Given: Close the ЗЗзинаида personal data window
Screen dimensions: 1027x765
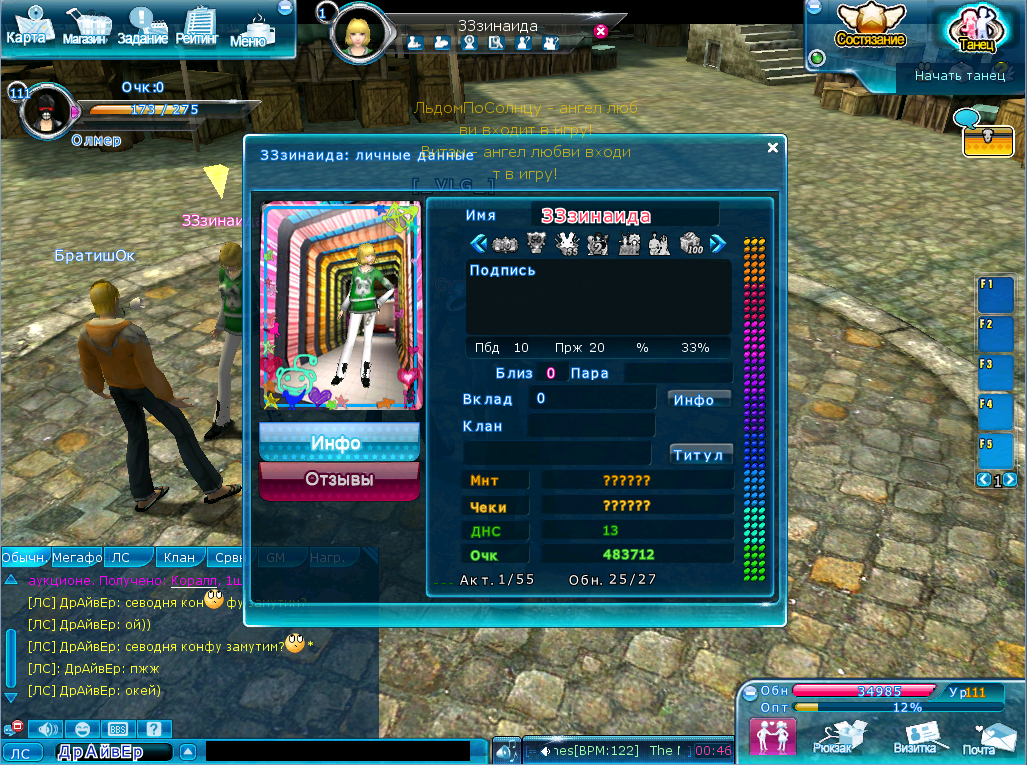Looking at the screenshot, I should (772, 148).
